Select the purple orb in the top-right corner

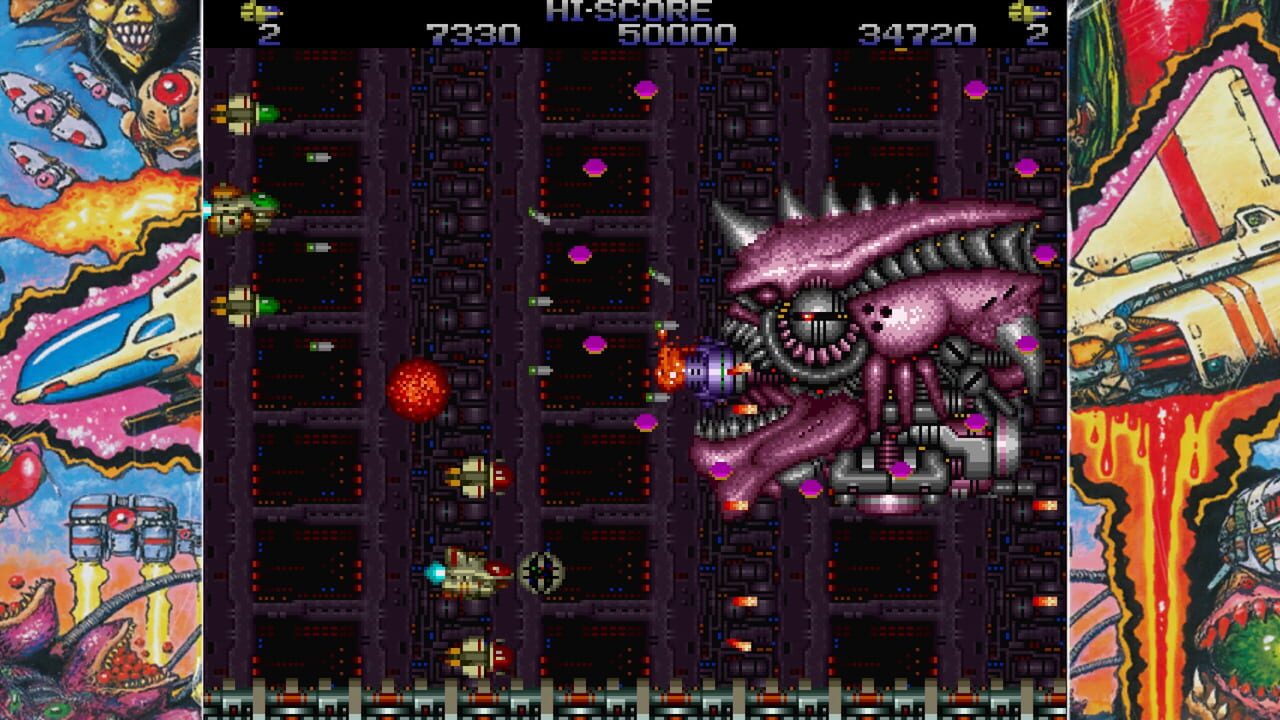(x=975, y=87)
